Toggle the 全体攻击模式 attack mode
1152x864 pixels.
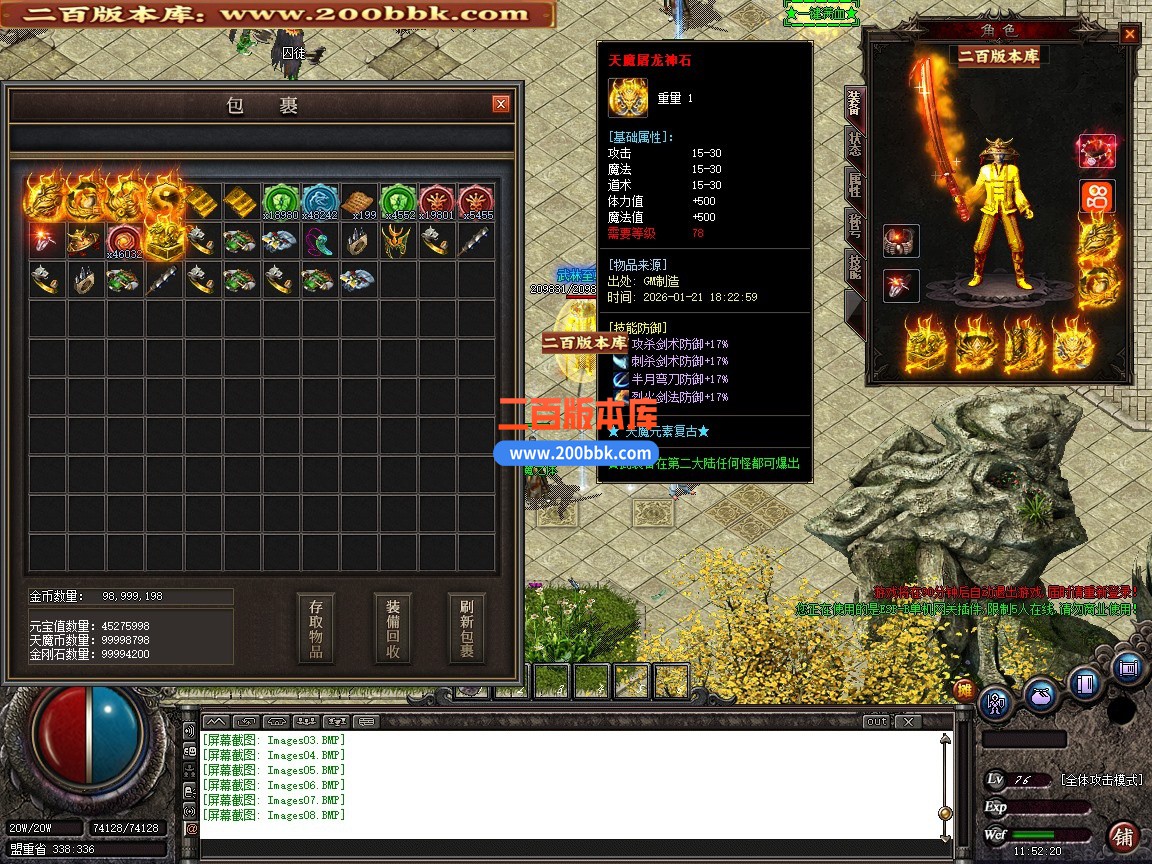1101,780
